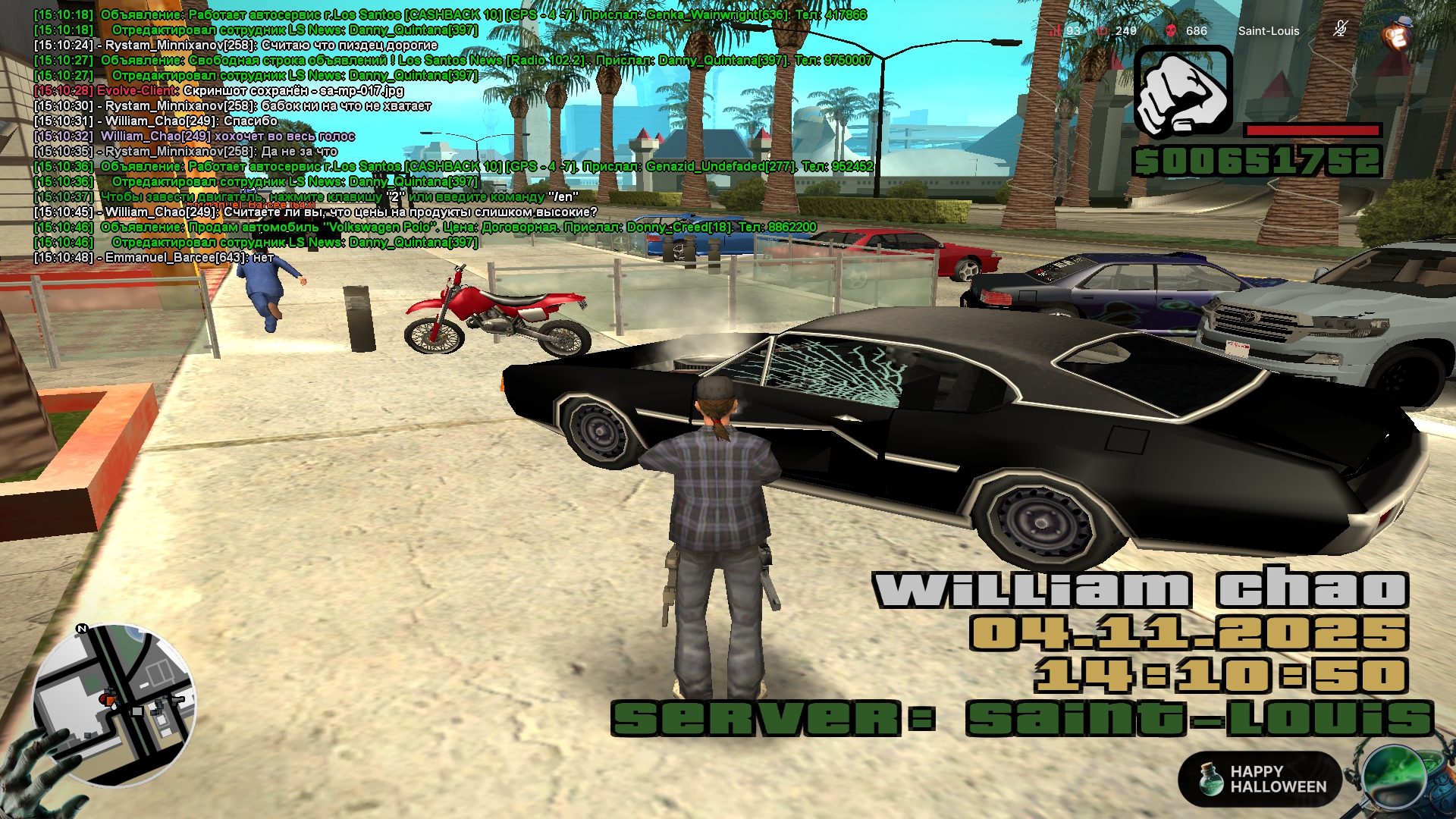Viewport: 1456px width, 819px height.
Task: Select the fist weapon icon
Action: [1183, 93]
